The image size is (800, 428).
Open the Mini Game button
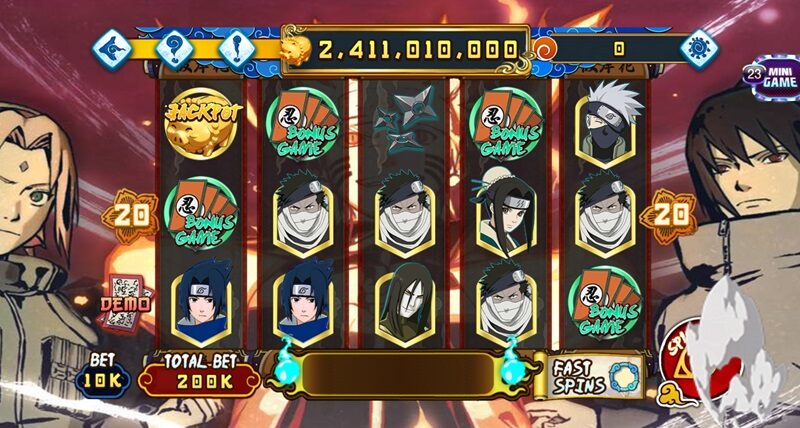pyautogui.click(x=770, y=77)
